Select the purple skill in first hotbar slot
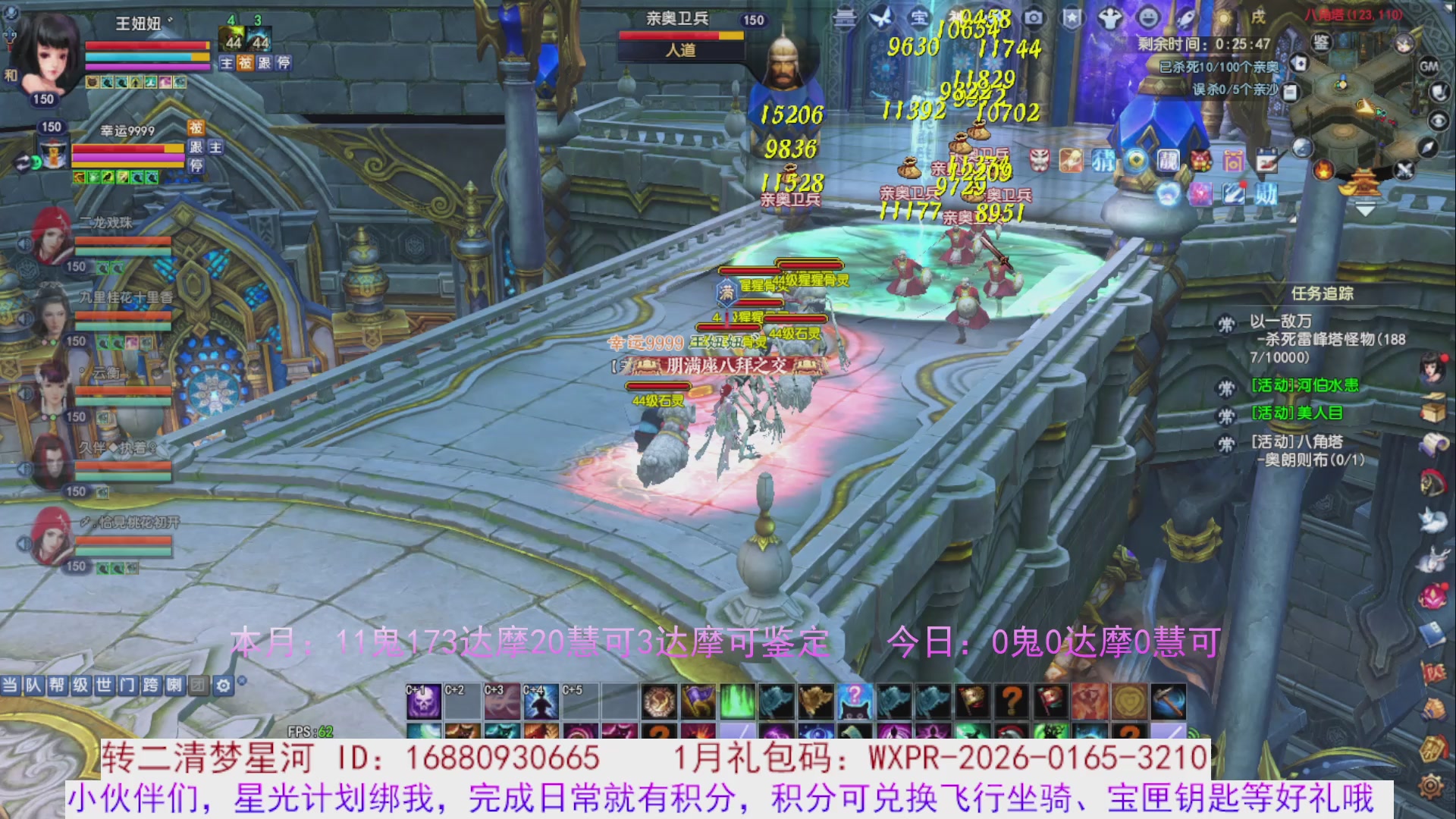Image resolution: width=1456 pixels, height=819 pixels. pyautogui.click(x=424, y=701)
